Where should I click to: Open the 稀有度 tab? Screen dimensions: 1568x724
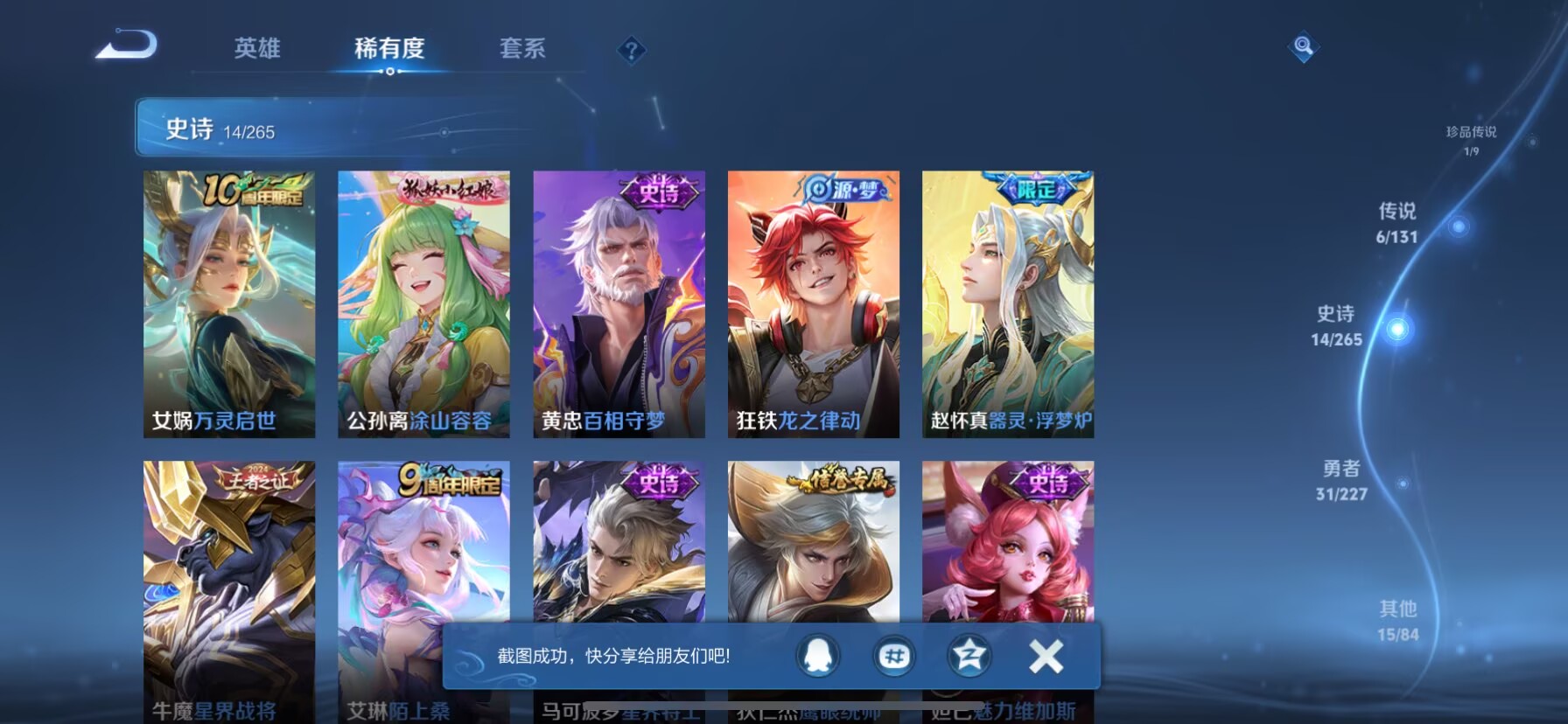point(390,50)
